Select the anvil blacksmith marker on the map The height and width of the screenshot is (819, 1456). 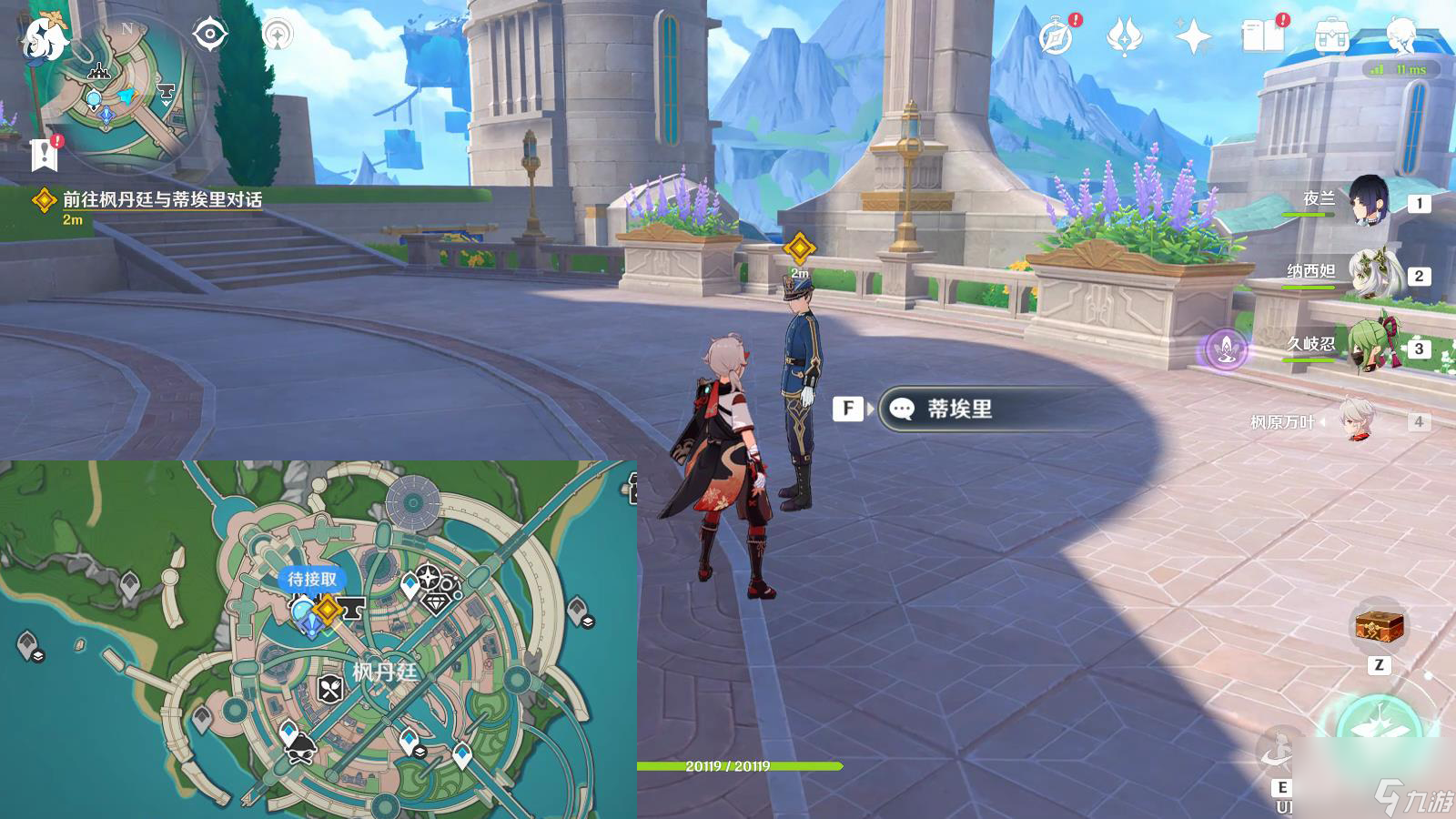click(x=353, y=607)
